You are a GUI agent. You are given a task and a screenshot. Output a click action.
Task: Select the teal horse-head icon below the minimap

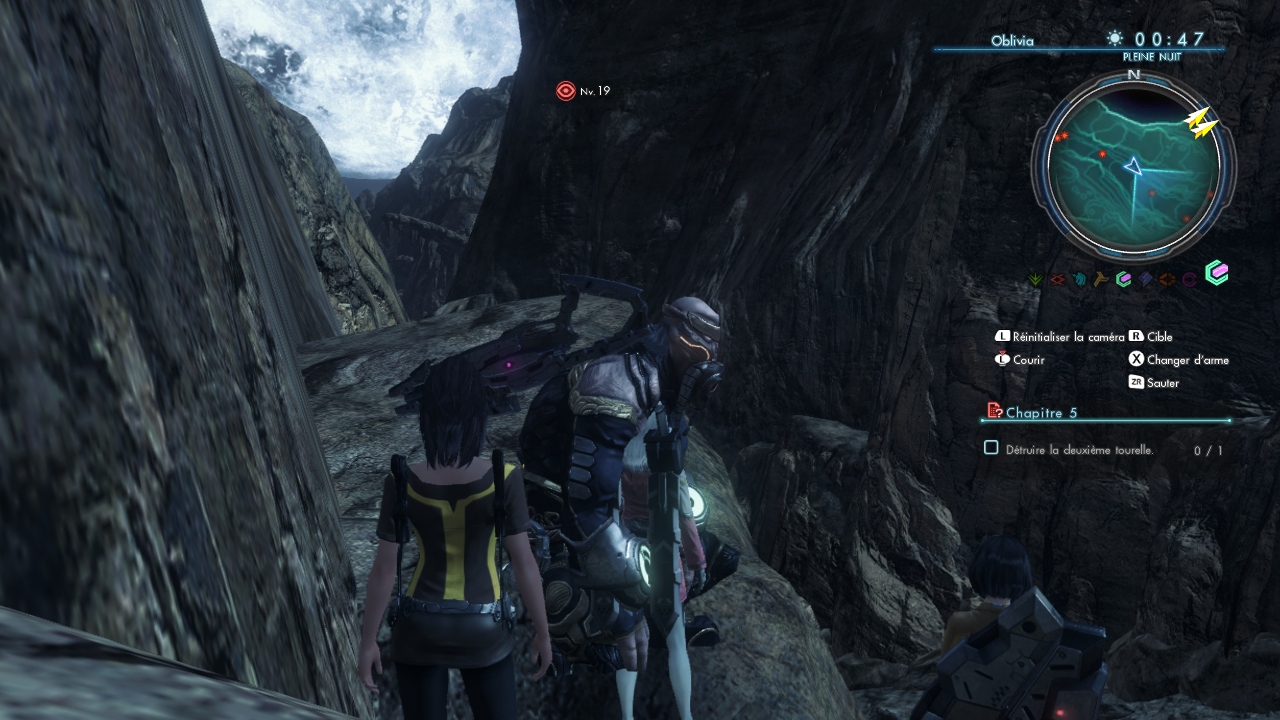(1079, 280)
